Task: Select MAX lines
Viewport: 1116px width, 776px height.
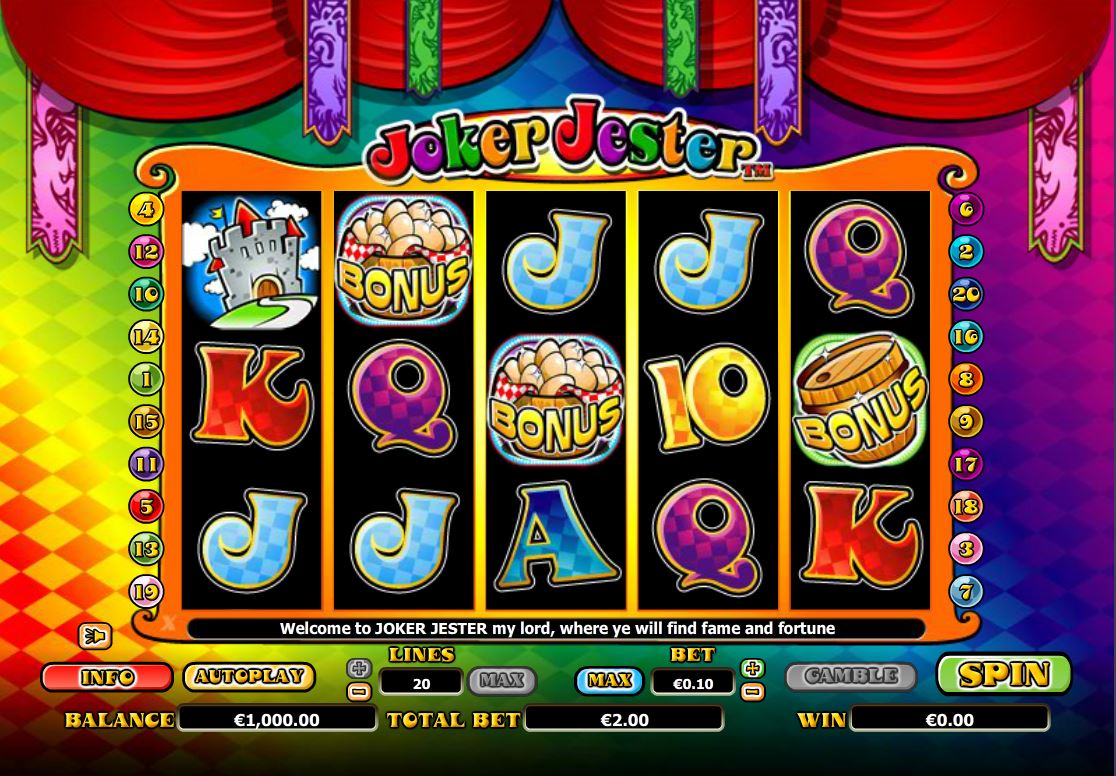Action: pyautogui.click(x=502, y=681)
